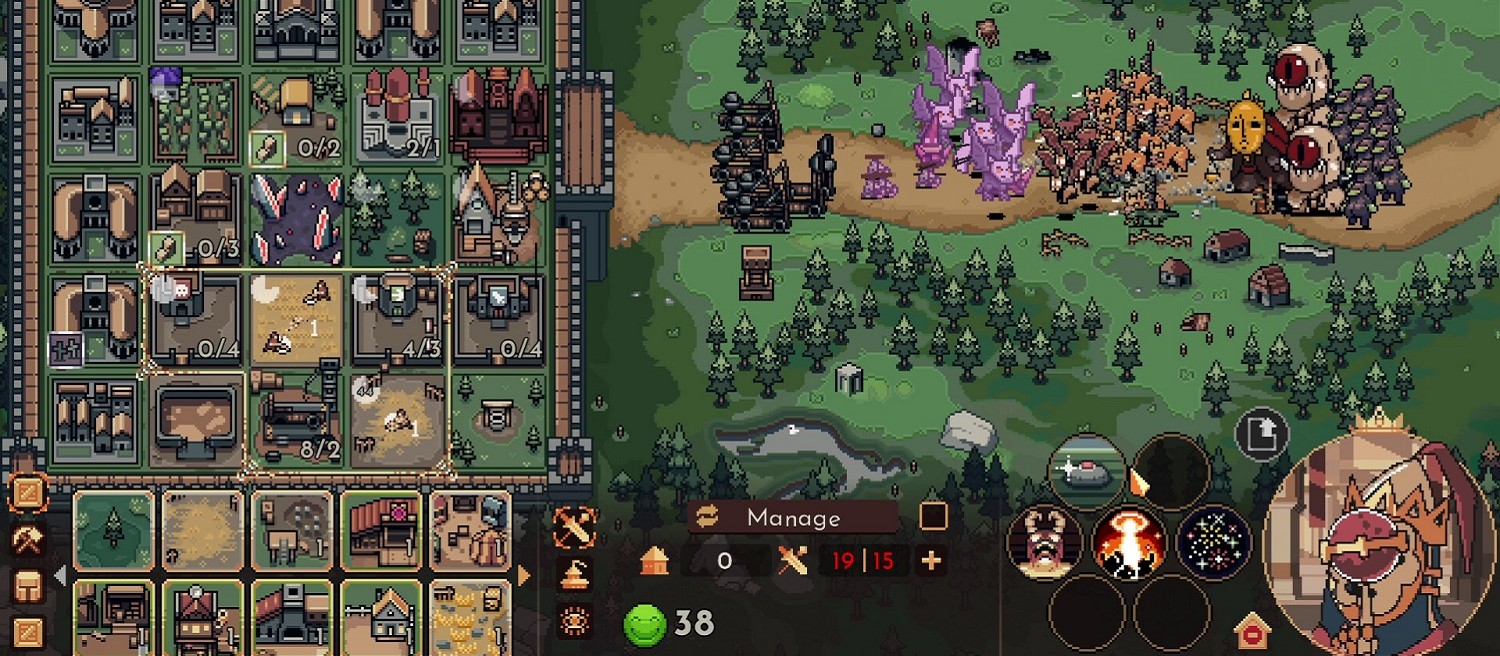This screenshot has height=656, width=1500.
Task: Open the document export icon above the portrait
Action: pyautogui.click(x=1261, y=435)
